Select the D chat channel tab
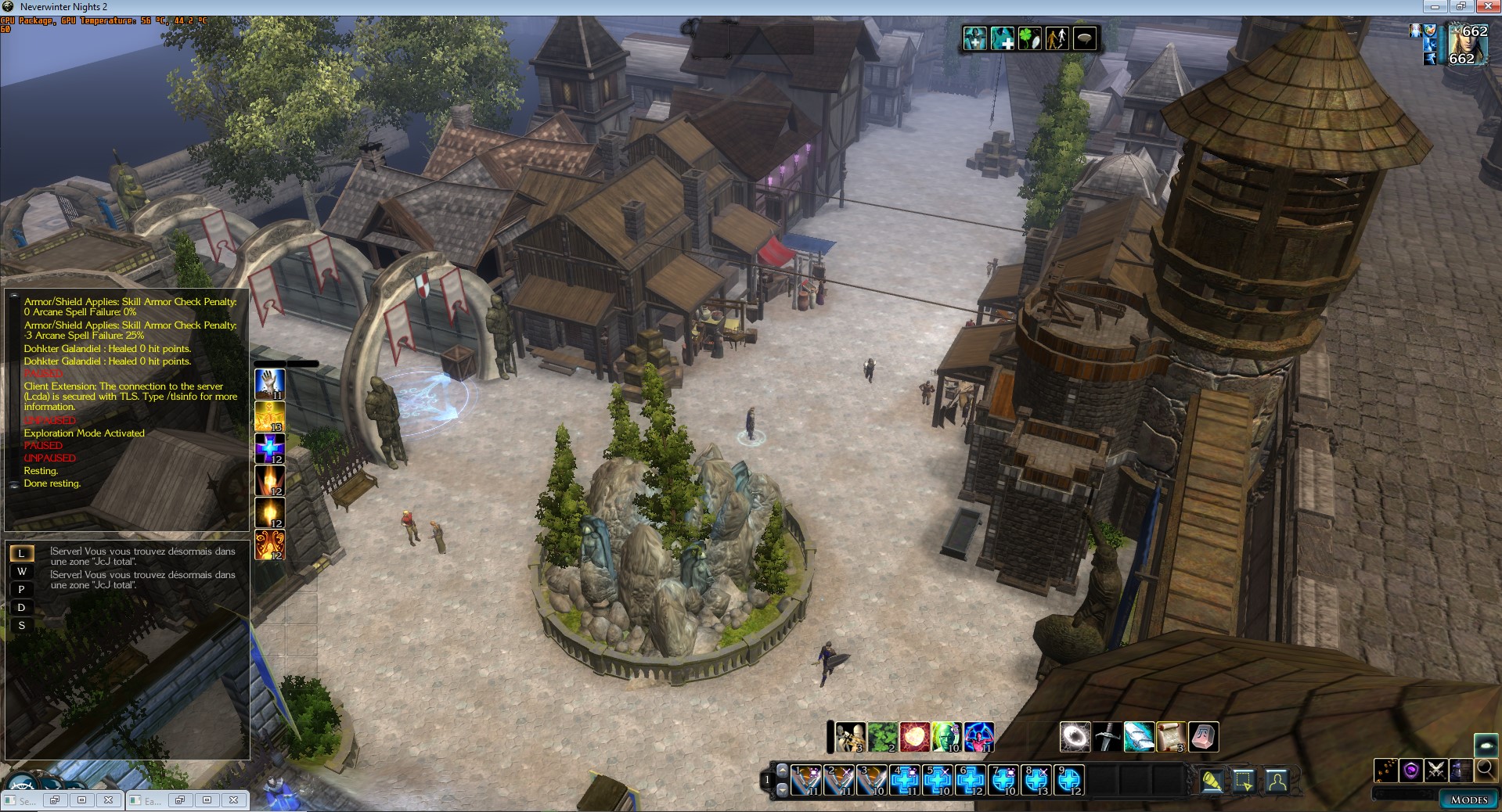This screenshot has width=1502, height=812. 22,608
